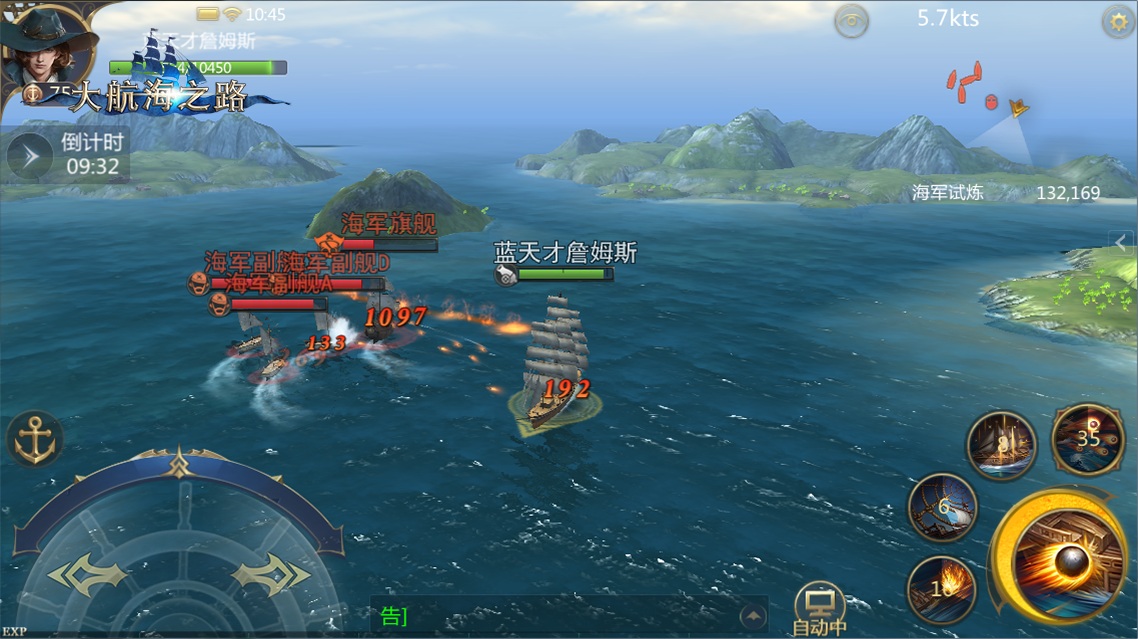Activate the rope net skill

943,508
